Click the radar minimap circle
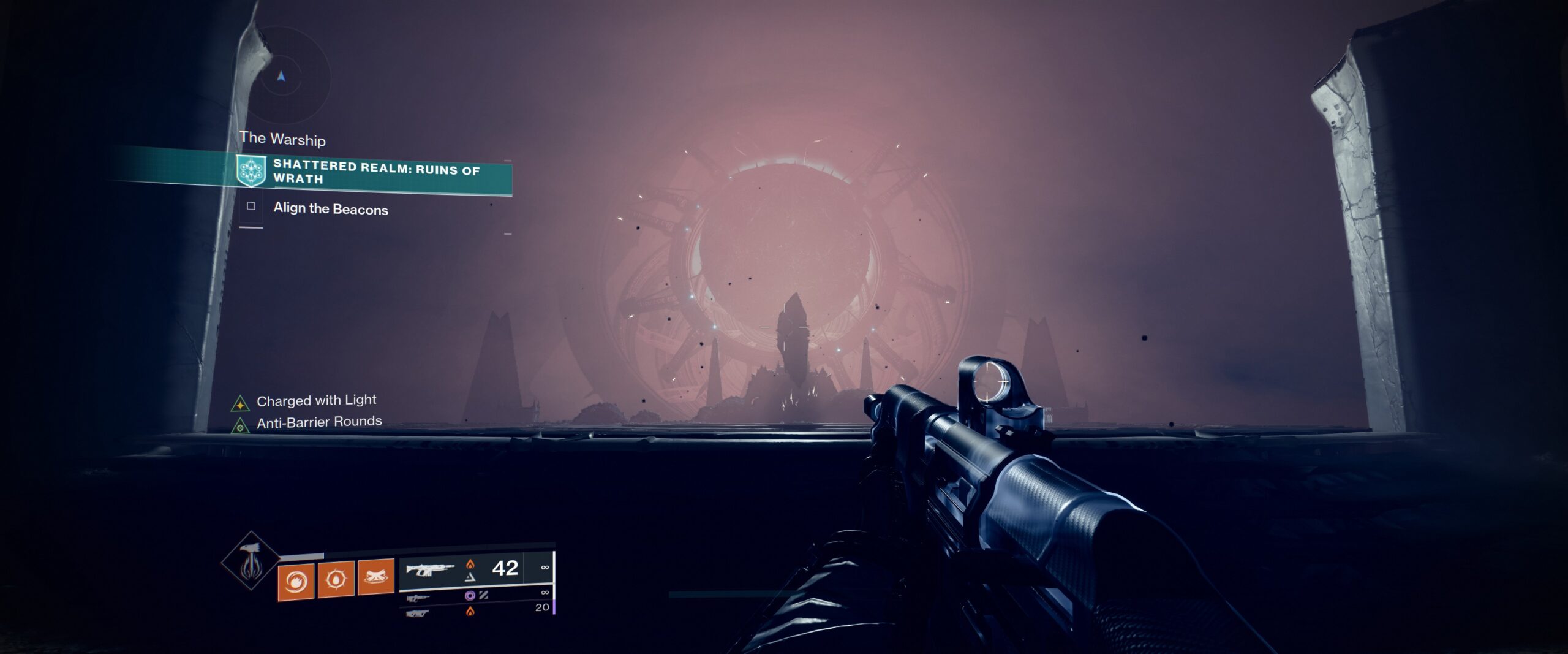Screen dimensions: 1568x654 click(x=281, y=78)
